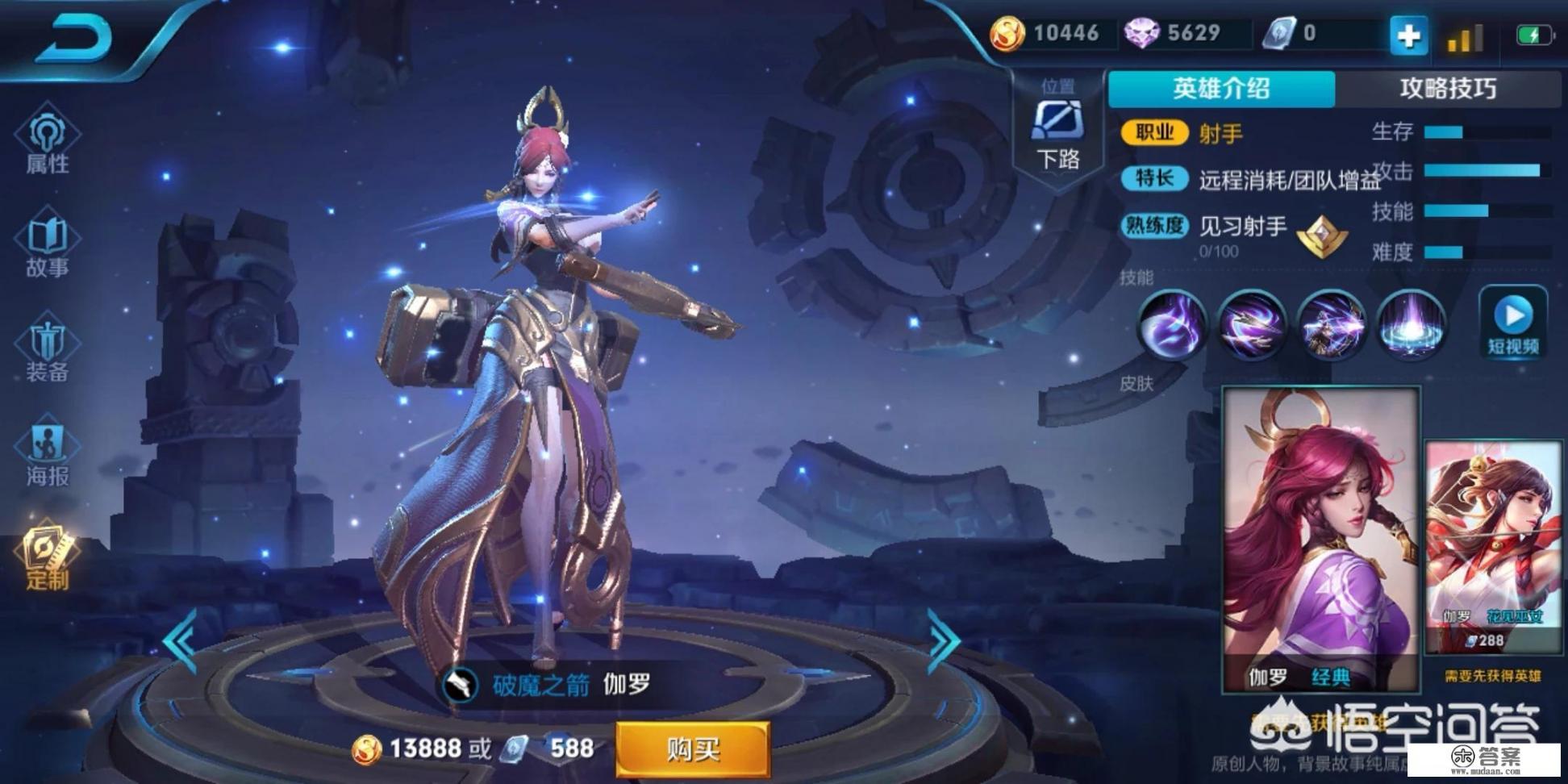Select the 伽罗 经典 classic skin
The height and width of the screenshot is (784, 1568).
(x=1321, y=539)
